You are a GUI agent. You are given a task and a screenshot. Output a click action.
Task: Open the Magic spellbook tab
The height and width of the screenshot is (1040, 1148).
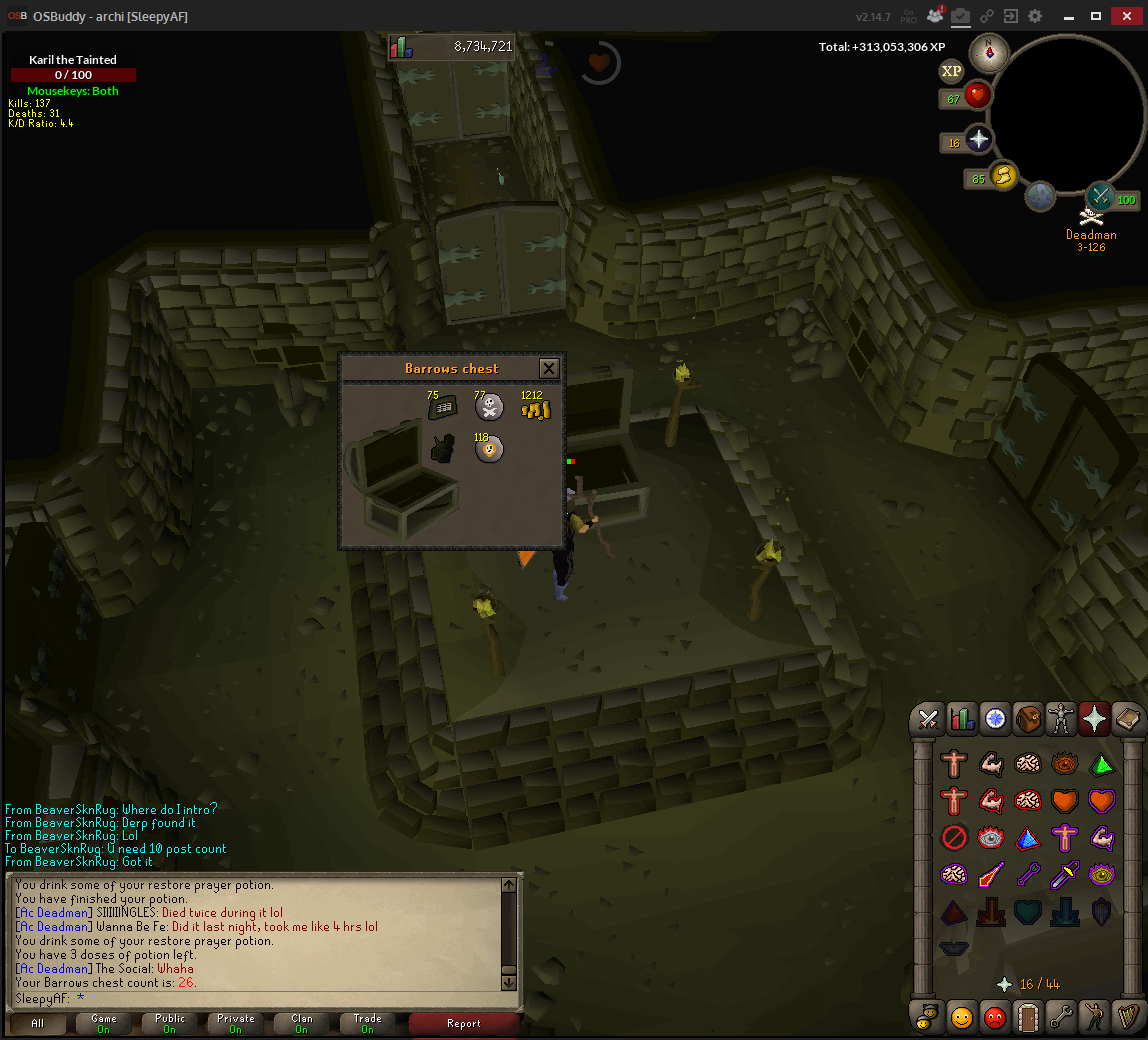tap(1127, 718)
